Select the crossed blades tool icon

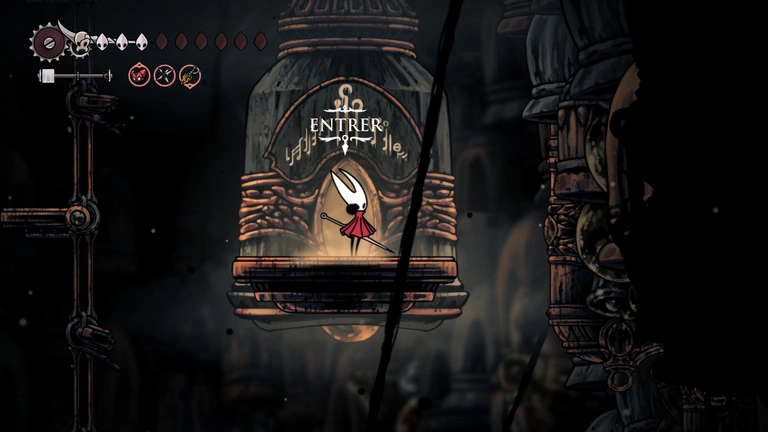point(165,74)
